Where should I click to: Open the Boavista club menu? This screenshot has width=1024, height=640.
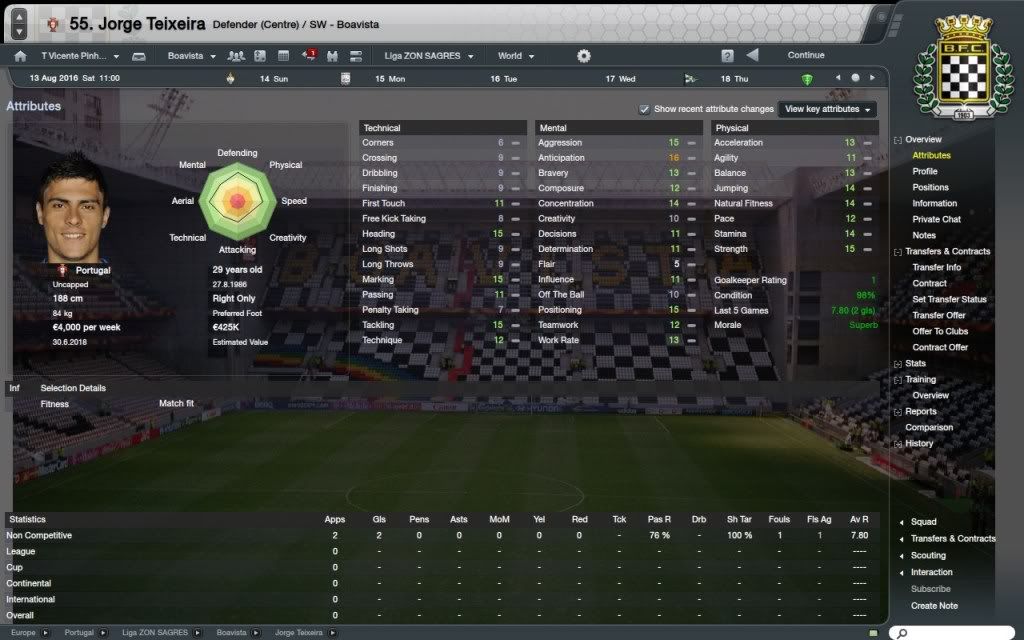click(191, 56)
